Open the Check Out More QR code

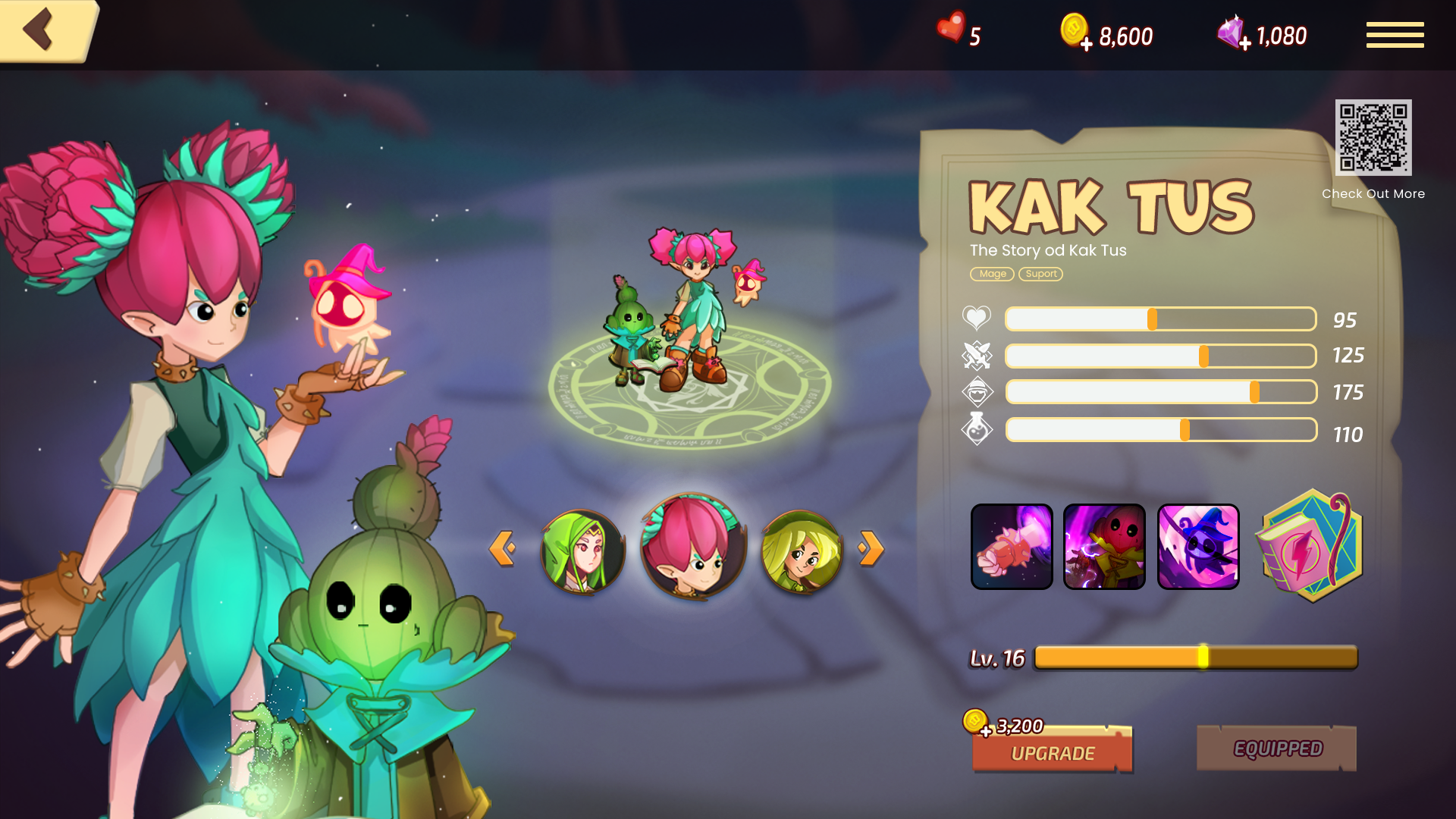pos(1373,137)
